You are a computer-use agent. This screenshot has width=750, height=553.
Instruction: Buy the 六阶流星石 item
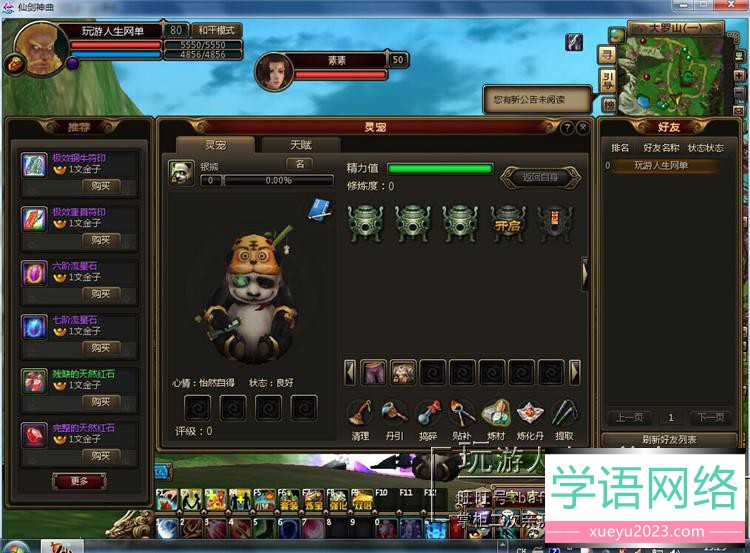(100, 294)
